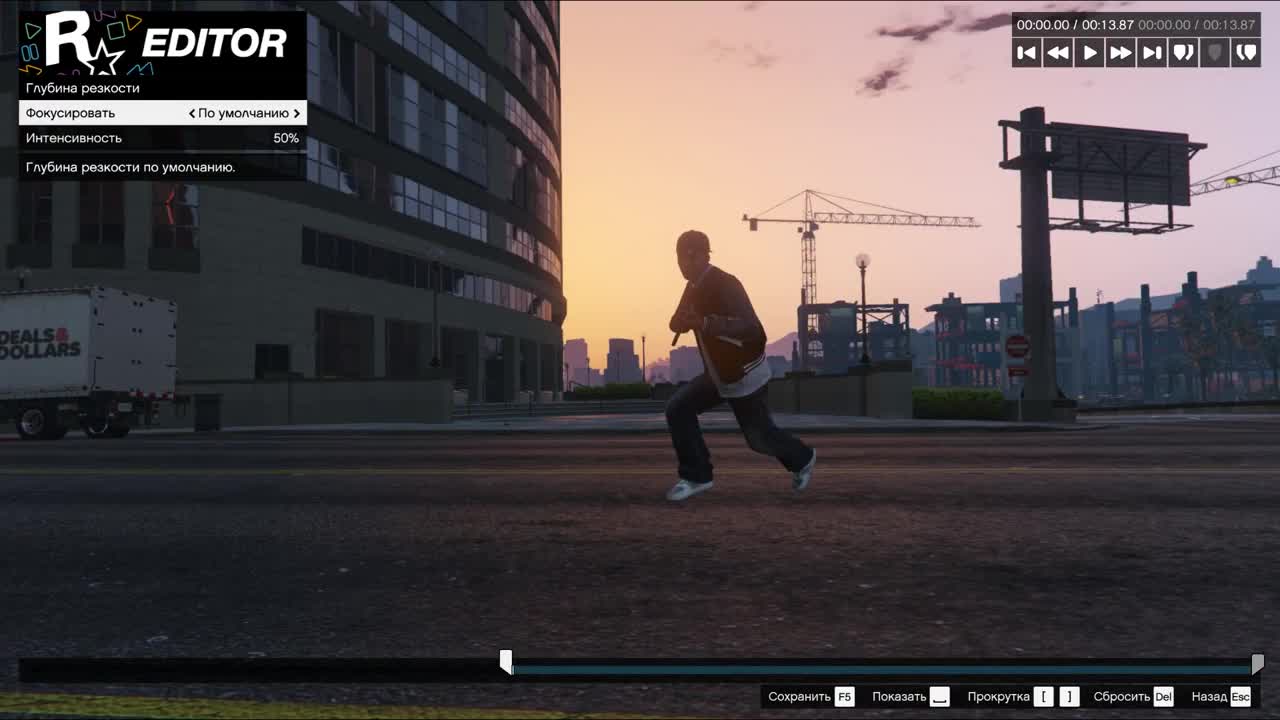Click the left arrow beside По умолчанию
The width and height of the screenshot is (1280, 720).
click(192, 113)
